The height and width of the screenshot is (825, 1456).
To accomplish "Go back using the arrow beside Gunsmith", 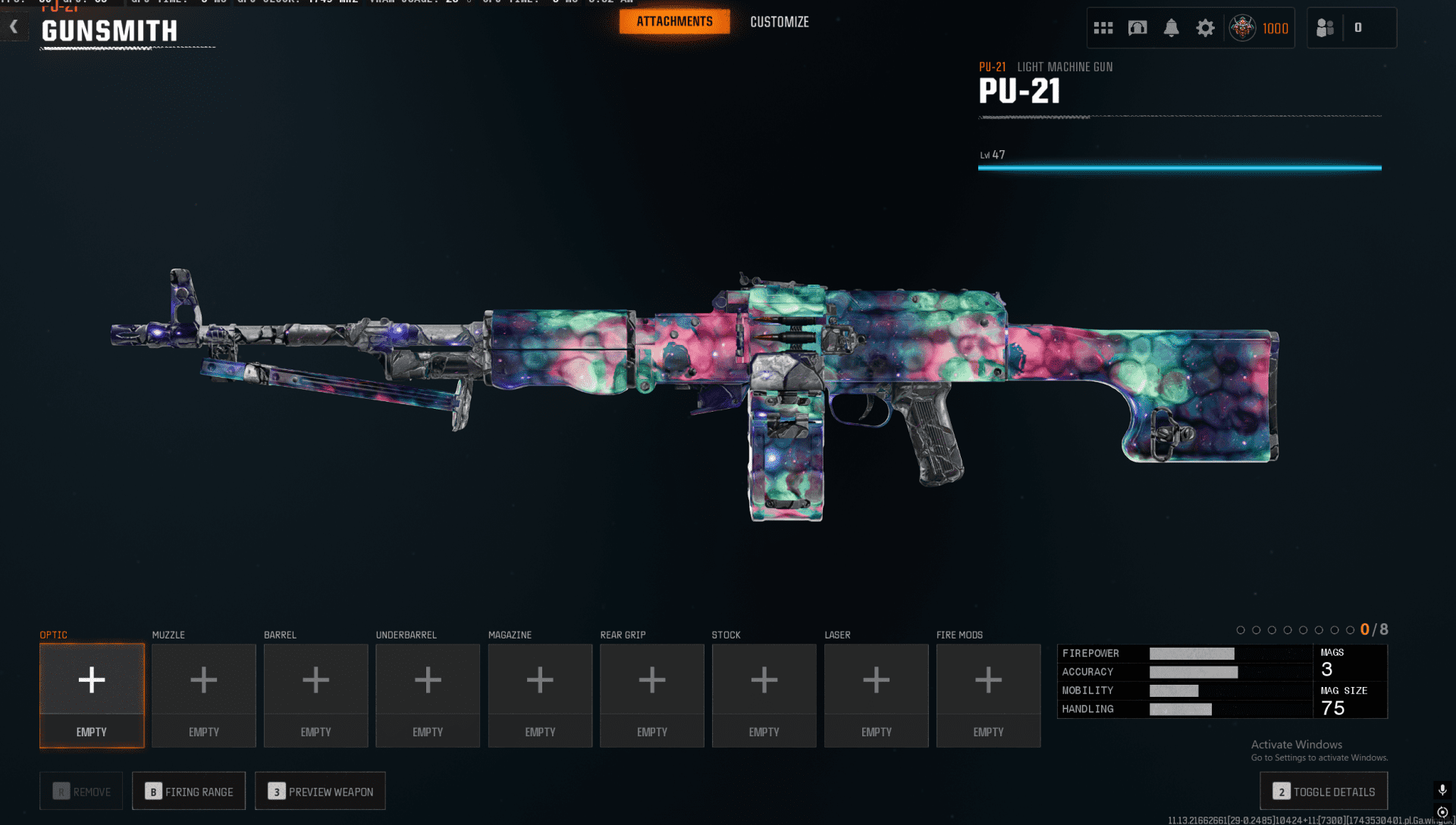I will click(x=14, y=27).
